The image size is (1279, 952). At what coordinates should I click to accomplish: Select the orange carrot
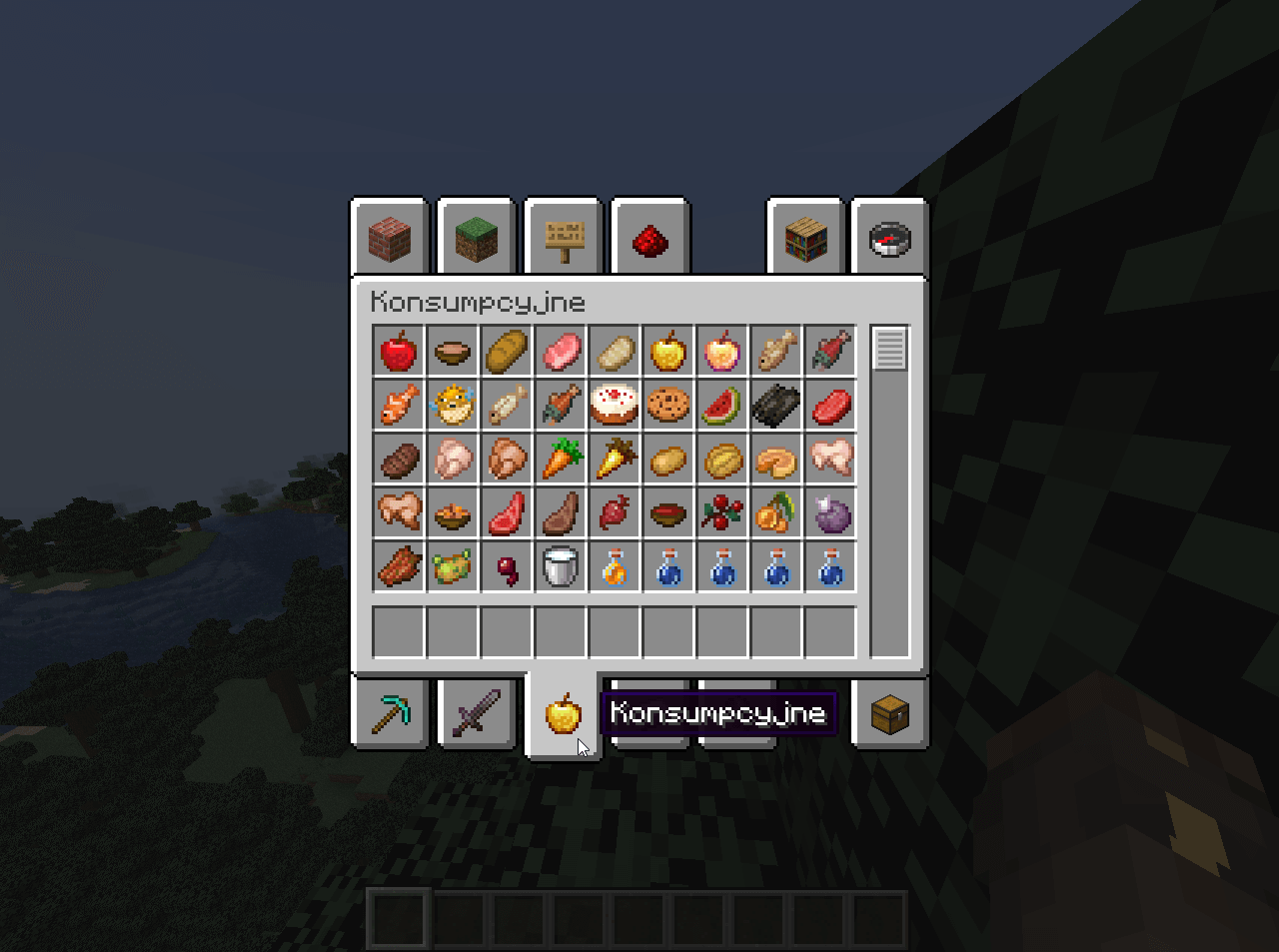click(x=561, y=460)
